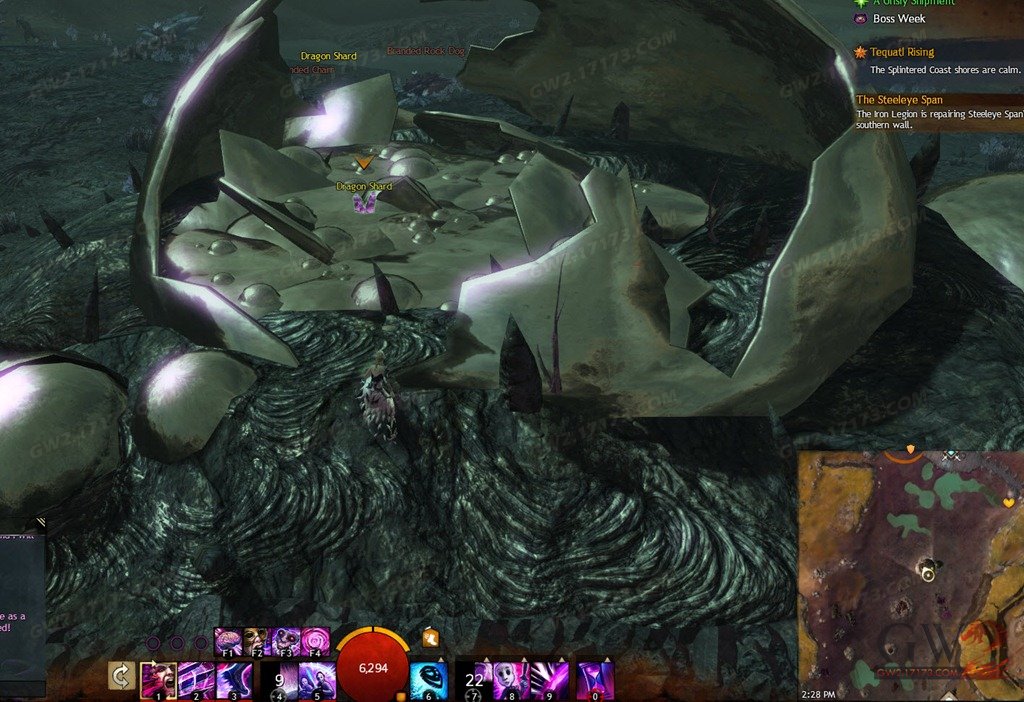Use weapon skill slot 2
1024x702 pixels.
point(196,678)
